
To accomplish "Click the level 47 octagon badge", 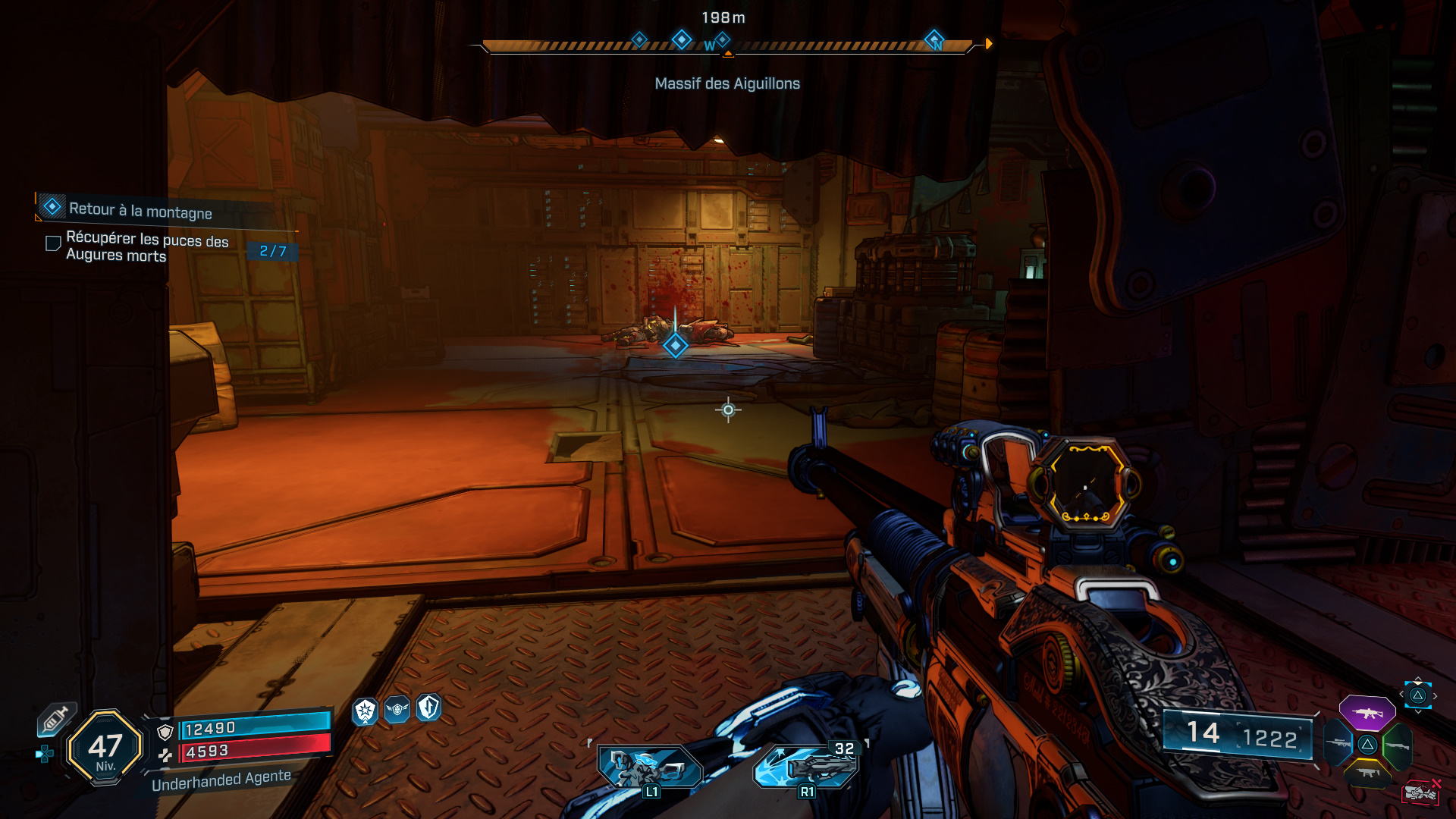I will click(105, 748).
